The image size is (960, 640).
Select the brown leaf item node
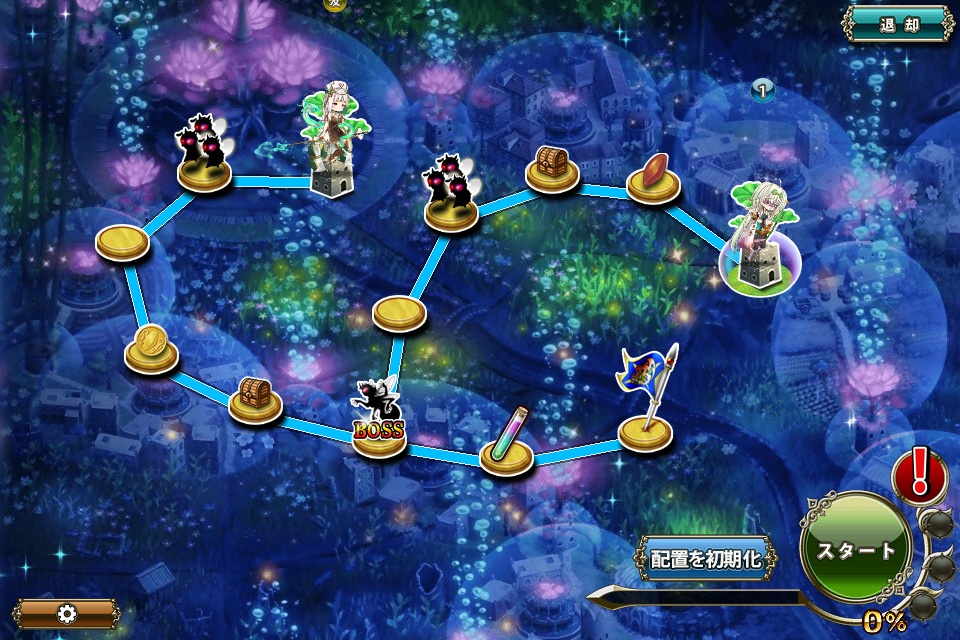pyautogui.click(x=653, y=177)
